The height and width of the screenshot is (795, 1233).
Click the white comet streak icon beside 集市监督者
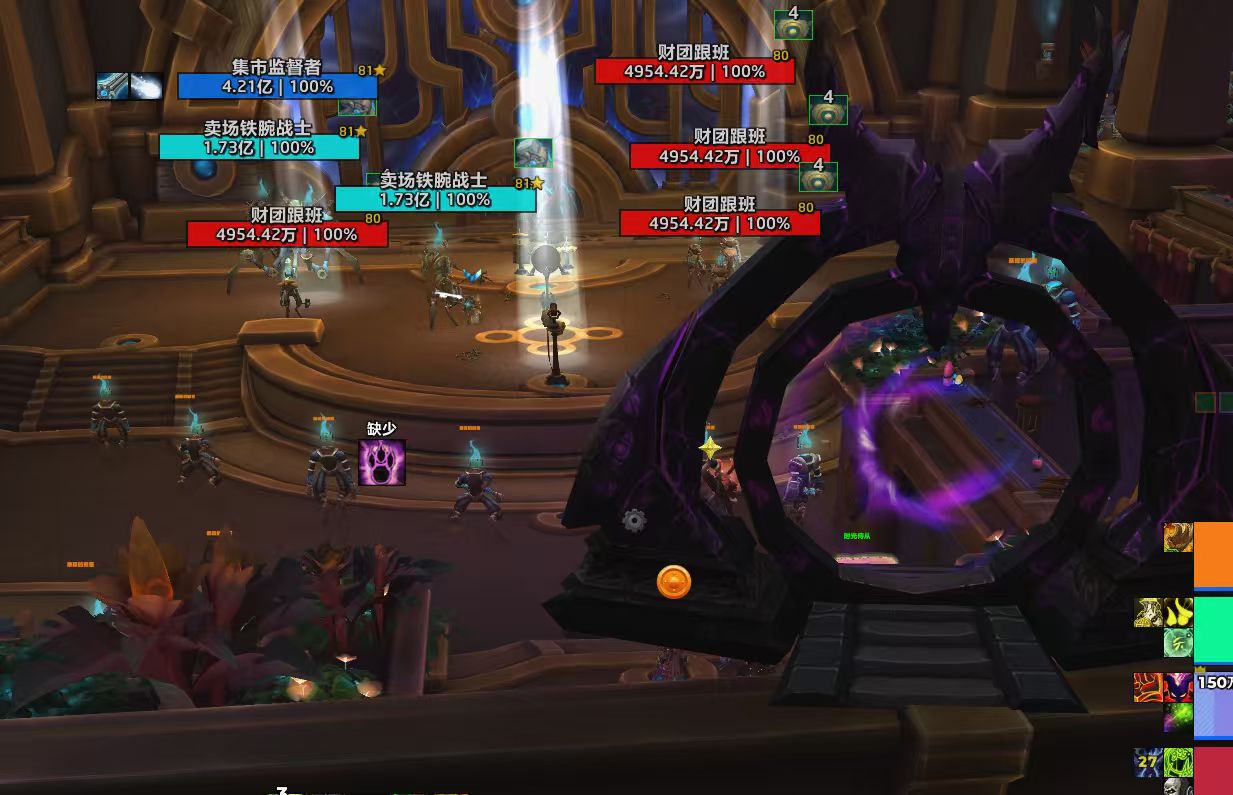click(x=146, y=86)
